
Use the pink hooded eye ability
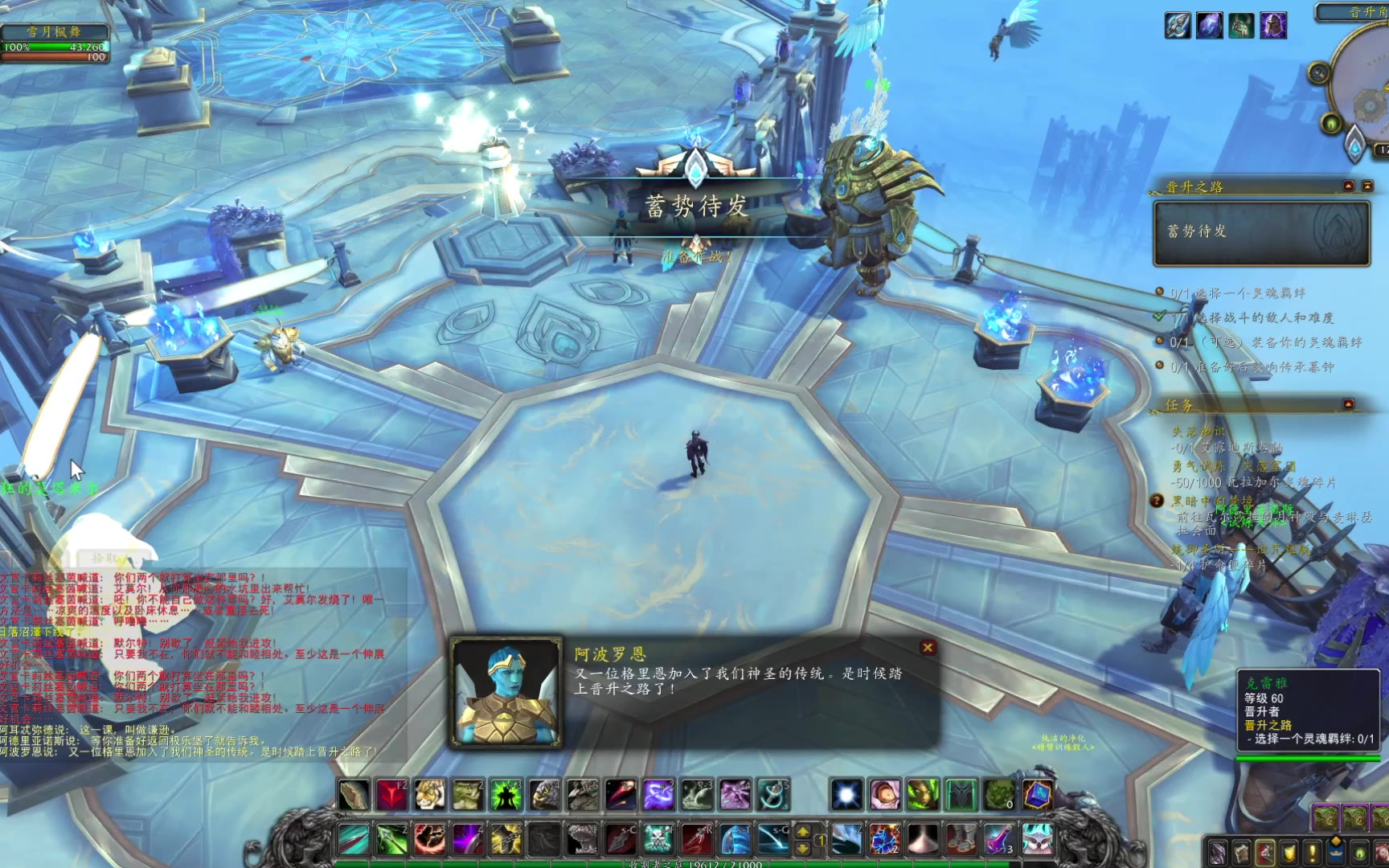point(884,795)
